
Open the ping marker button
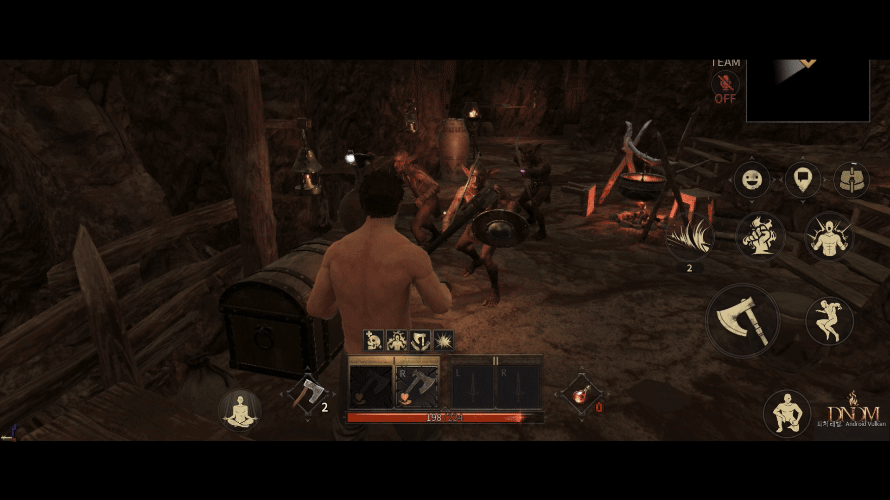coord(802,180)
